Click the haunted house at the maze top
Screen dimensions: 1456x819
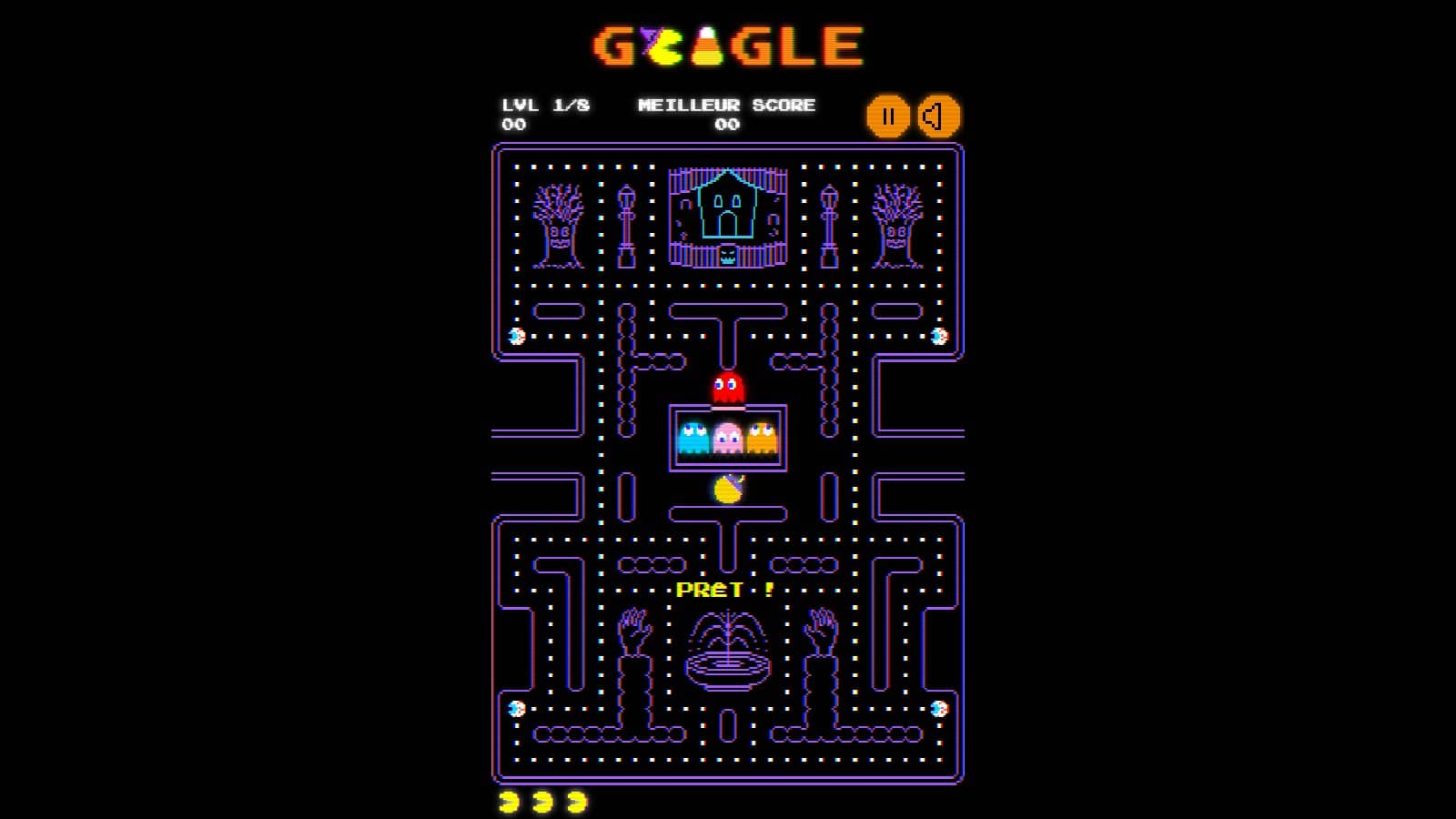pos(726,211)
